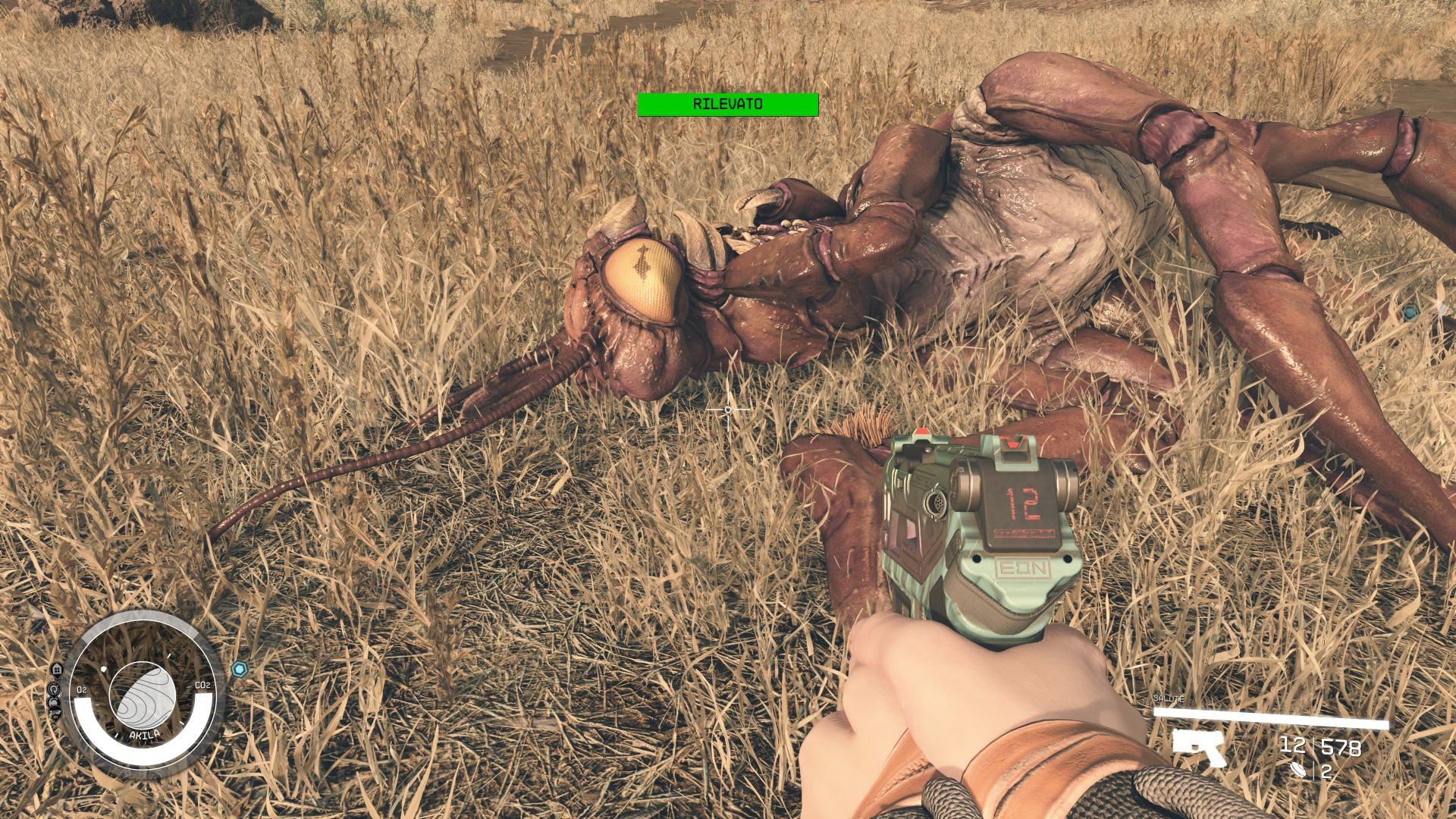Select the blue hexagon marker beside the compass
The height and width of the screenshot is (819, 1456).
pos(240,669)
